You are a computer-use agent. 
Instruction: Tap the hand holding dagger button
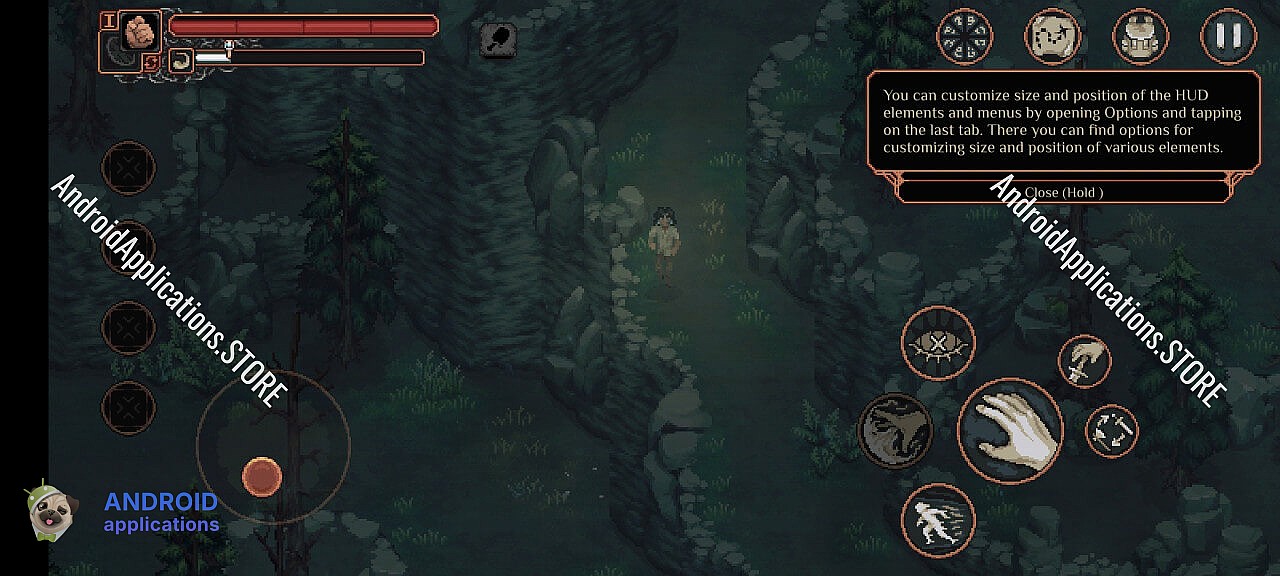coord(1085,361)
